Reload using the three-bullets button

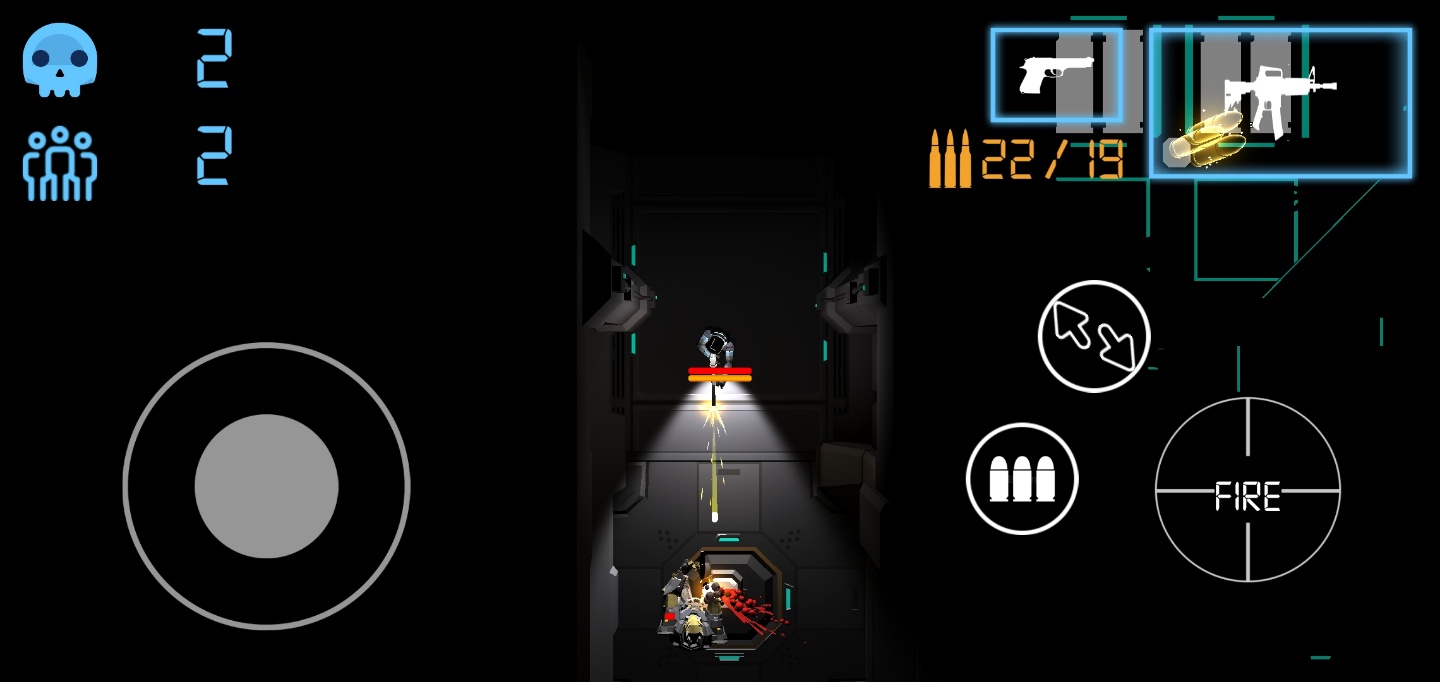click(x=1022, y=478)
